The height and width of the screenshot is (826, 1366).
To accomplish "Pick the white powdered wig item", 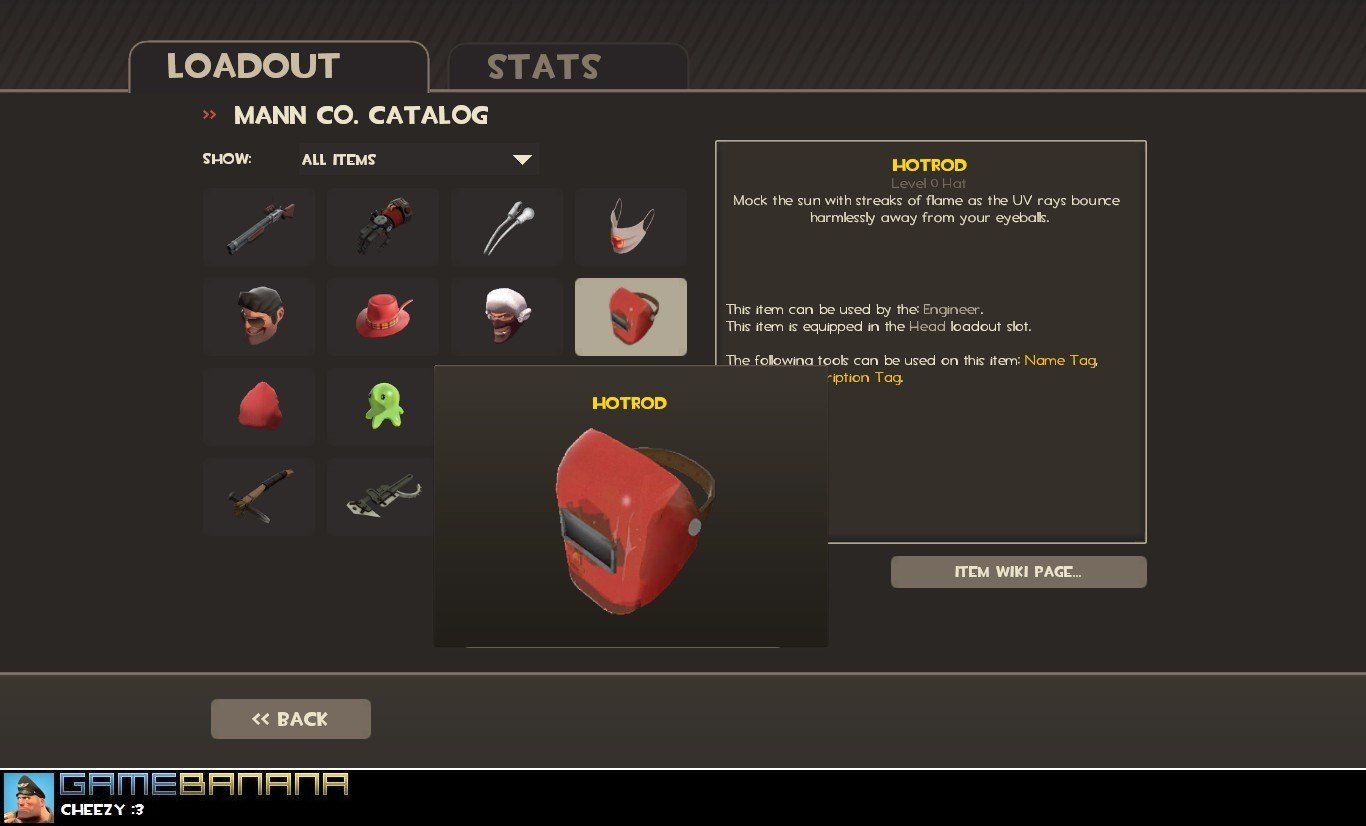I will [x=507, y=317].
